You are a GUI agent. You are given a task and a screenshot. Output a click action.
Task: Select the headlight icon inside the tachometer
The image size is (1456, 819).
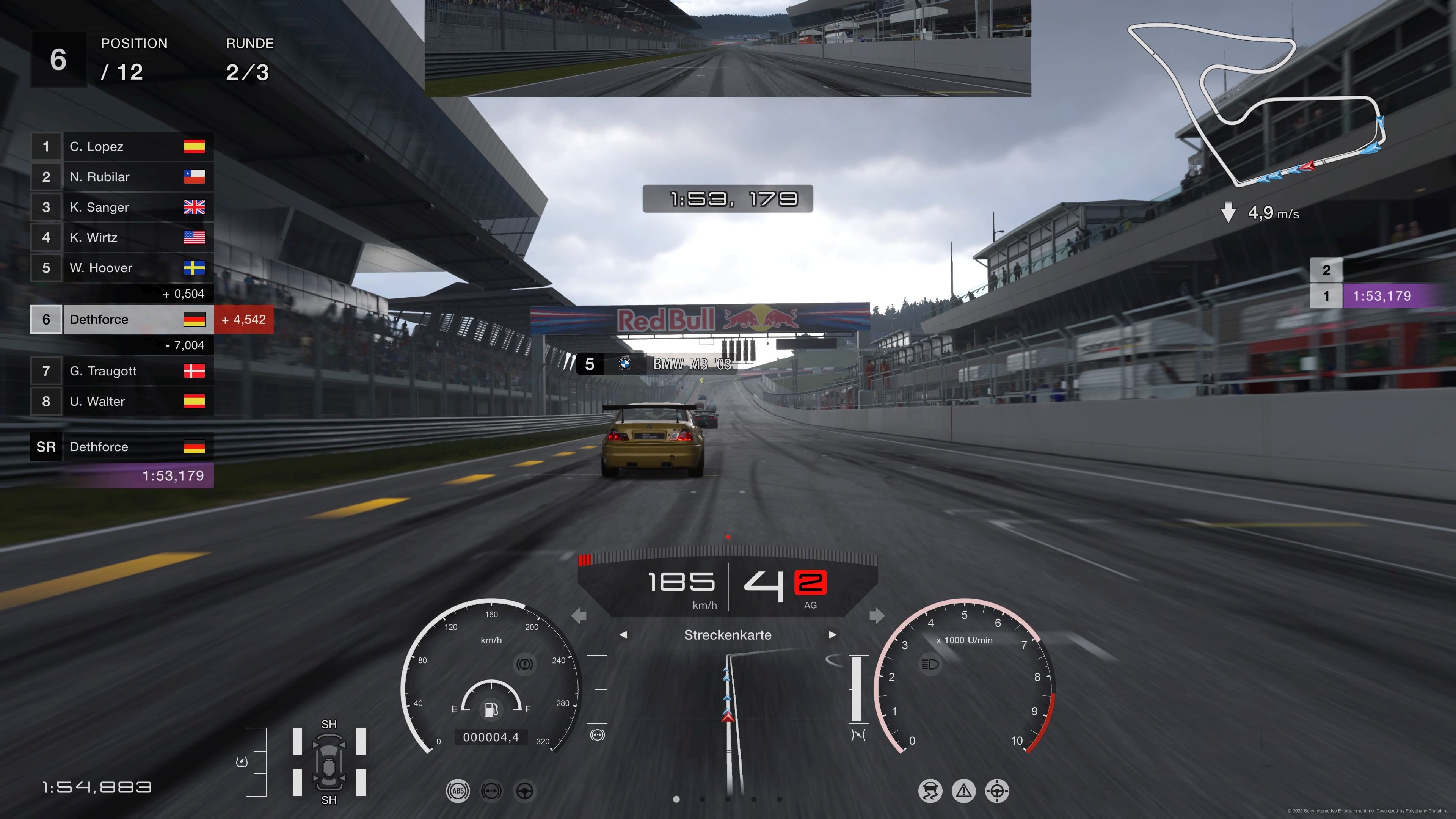930,664
